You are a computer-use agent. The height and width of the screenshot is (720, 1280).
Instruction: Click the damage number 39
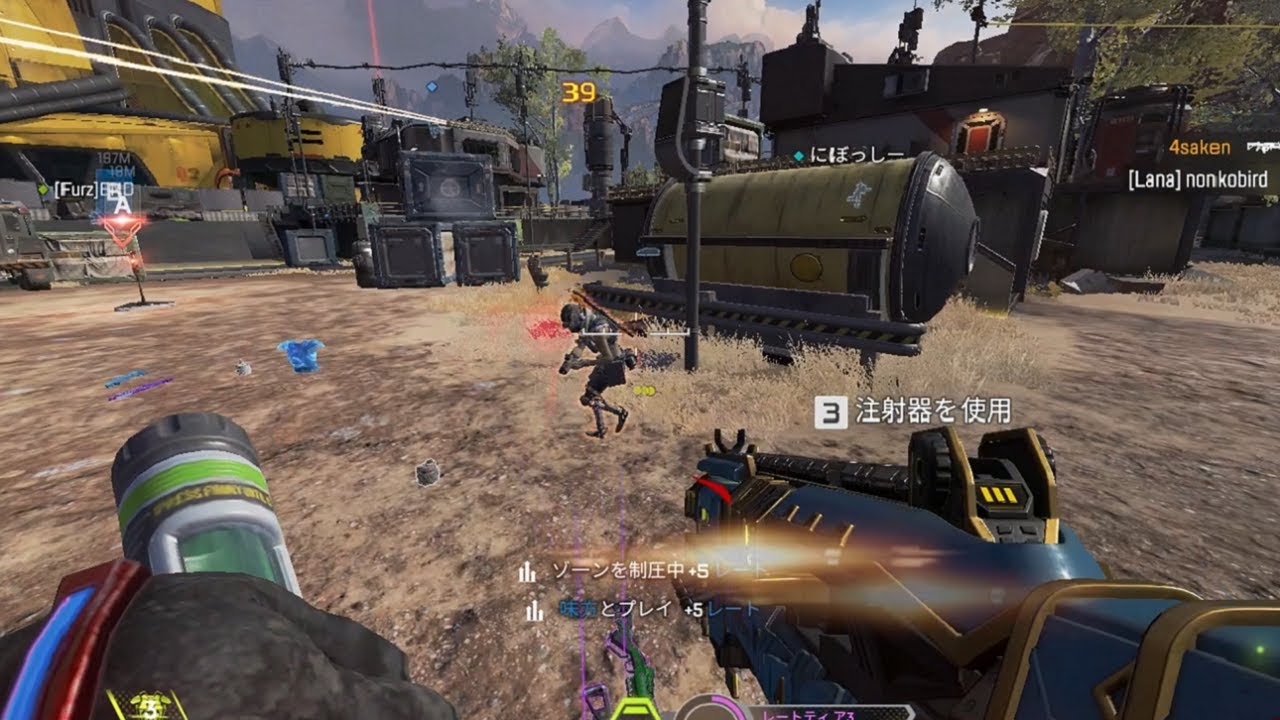579,91
